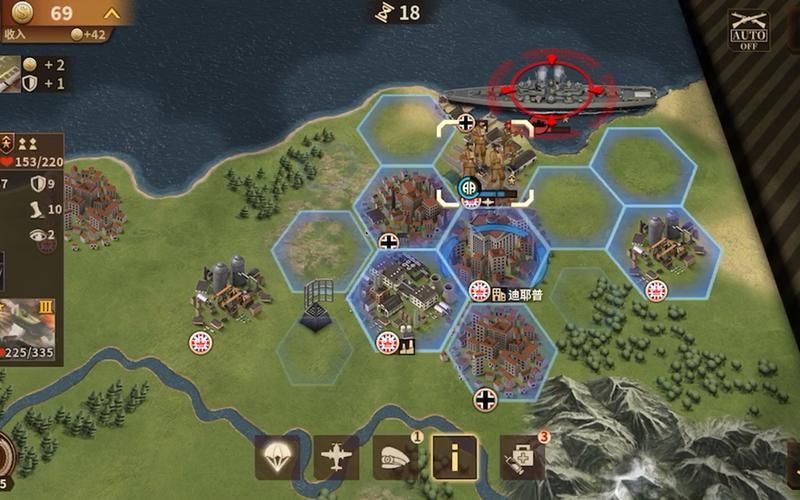This screenshot has width=800, height=500.
Task: Show unit info with the 'i' button
Action: tap(454, 458)
